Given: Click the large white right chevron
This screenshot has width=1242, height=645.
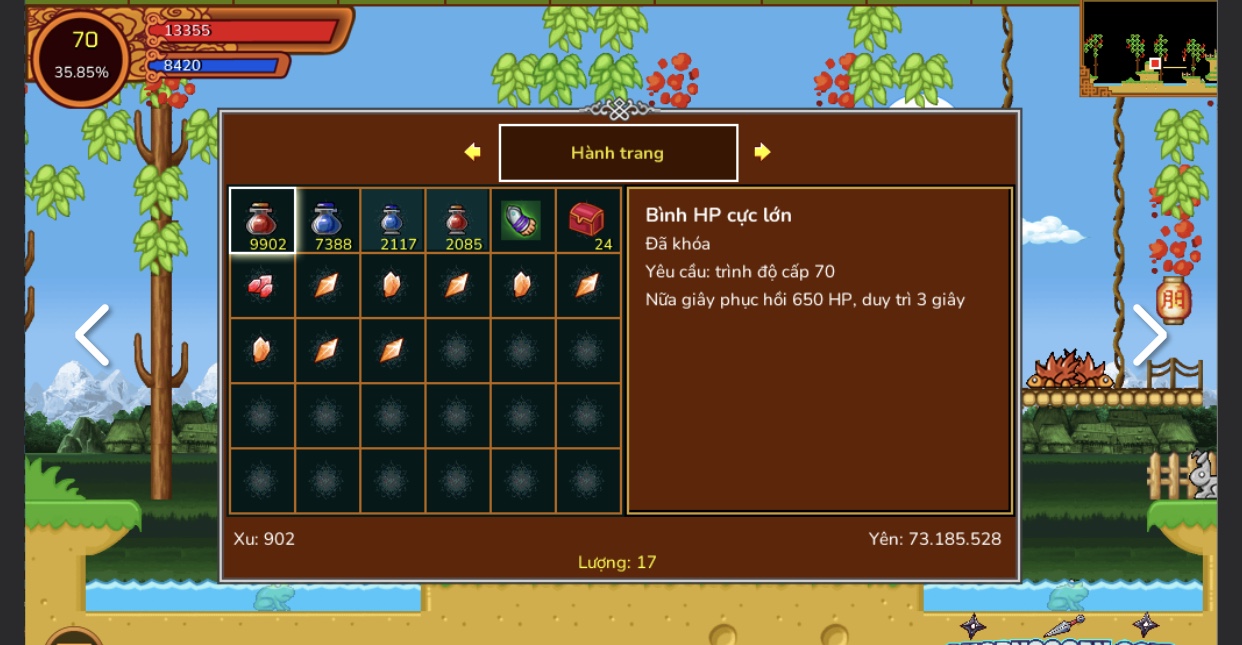Looking at the screenshot, I should tap(1149, 335).
